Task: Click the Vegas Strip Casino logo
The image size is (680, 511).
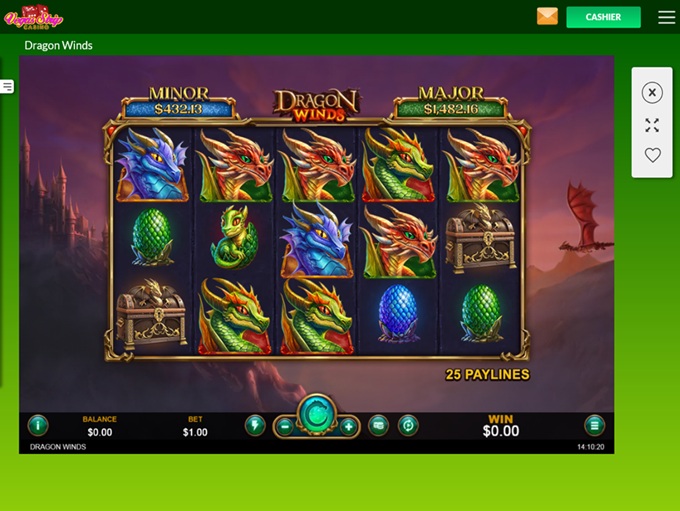Action: pyautogui.click(x=34, y=16)
